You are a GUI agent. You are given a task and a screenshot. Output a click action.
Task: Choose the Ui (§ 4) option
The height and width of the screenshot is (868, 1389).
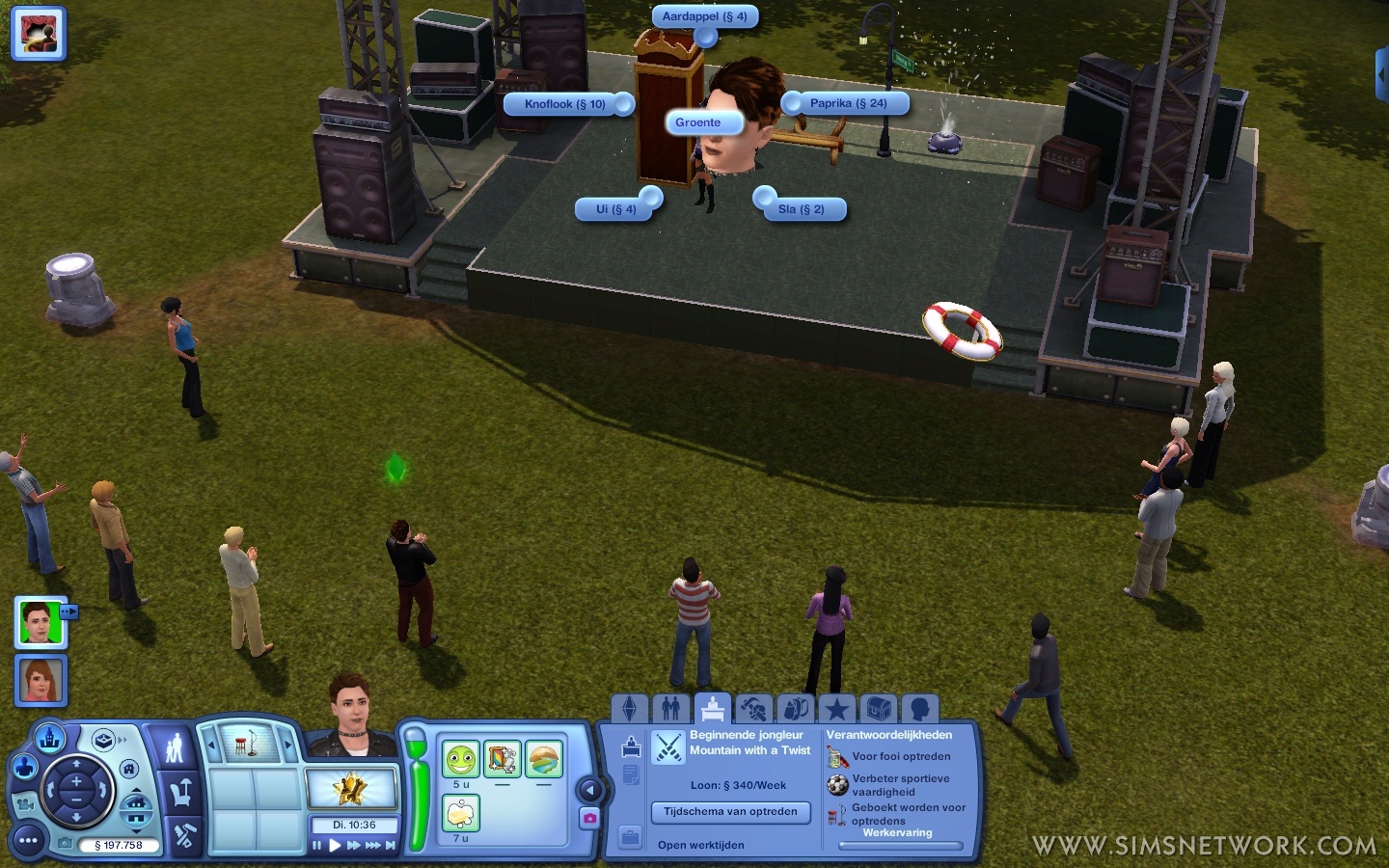point(615,209)
